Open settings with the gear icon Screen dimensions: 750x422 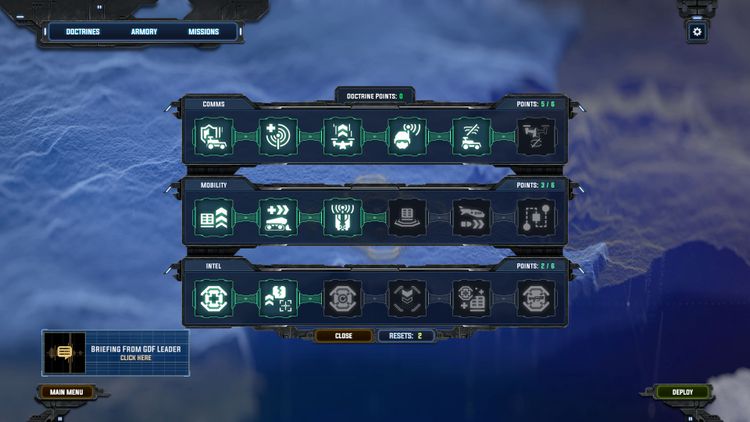tap(697, 32)
